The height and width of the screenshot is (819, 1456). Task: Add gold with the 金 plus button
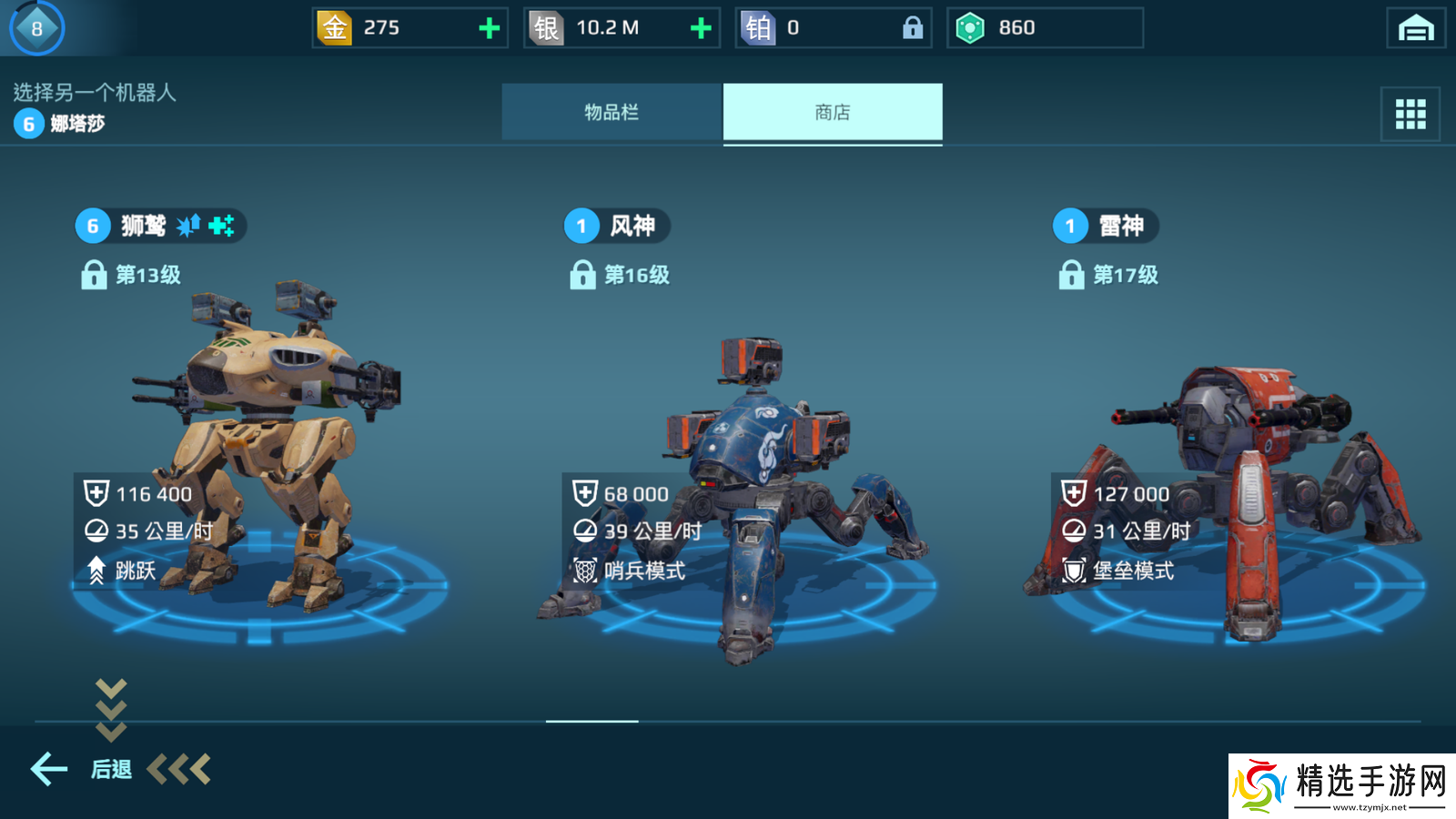[x=490, y=28]
